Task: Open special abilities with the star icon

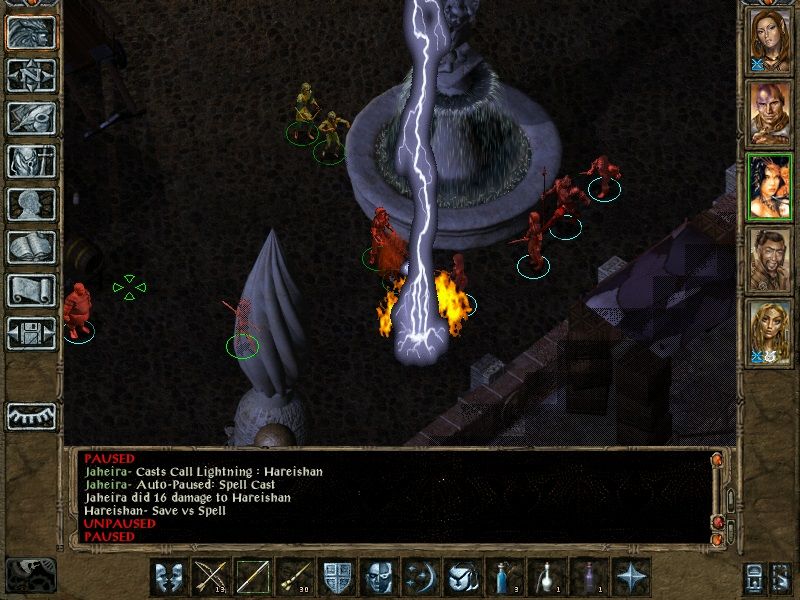Action: point(631,578)
